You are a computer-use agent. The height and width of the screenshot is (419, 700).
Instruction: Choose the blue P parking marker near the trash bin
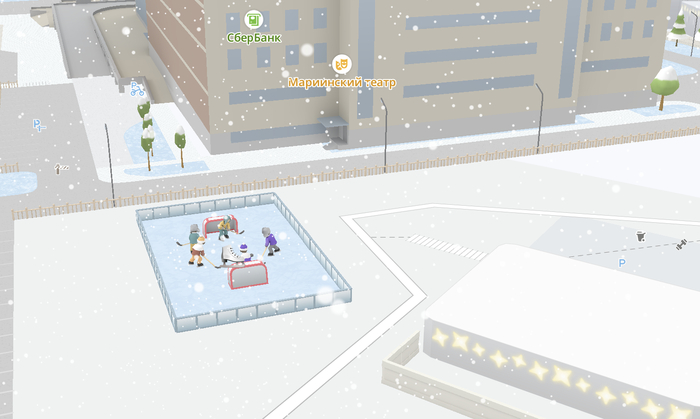pos(621,263)
